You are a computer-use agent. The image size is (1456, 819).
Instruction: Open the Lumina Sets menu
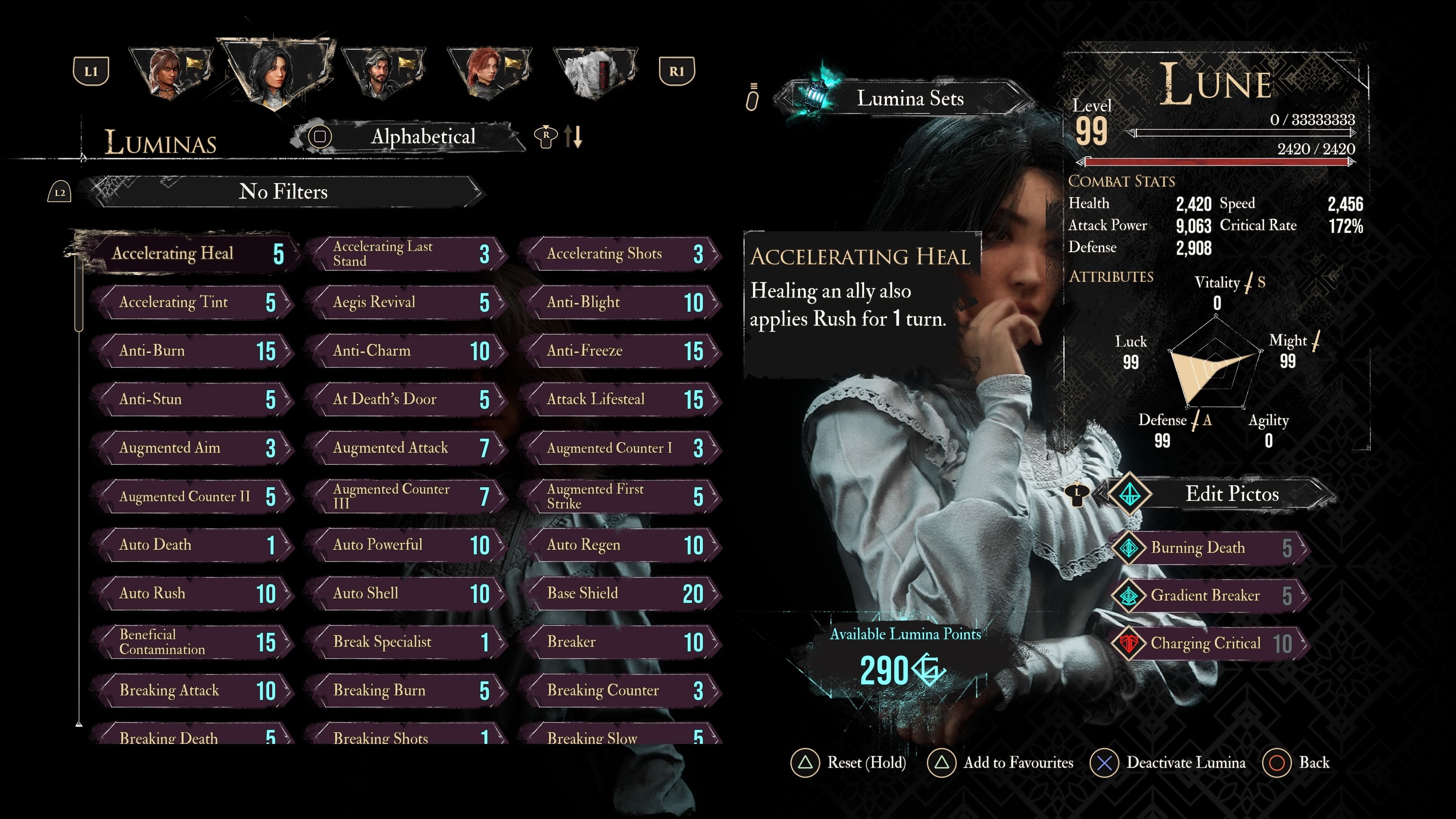tap(909, 99)
